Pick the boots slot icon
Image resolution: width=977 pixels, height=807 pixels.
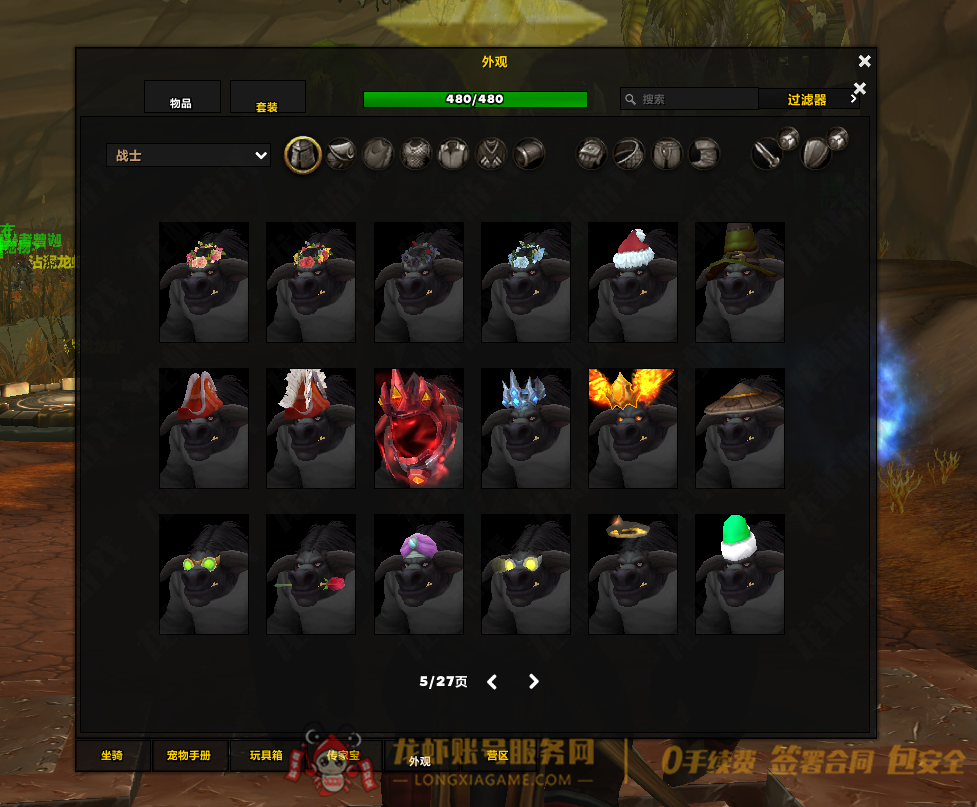704,155
